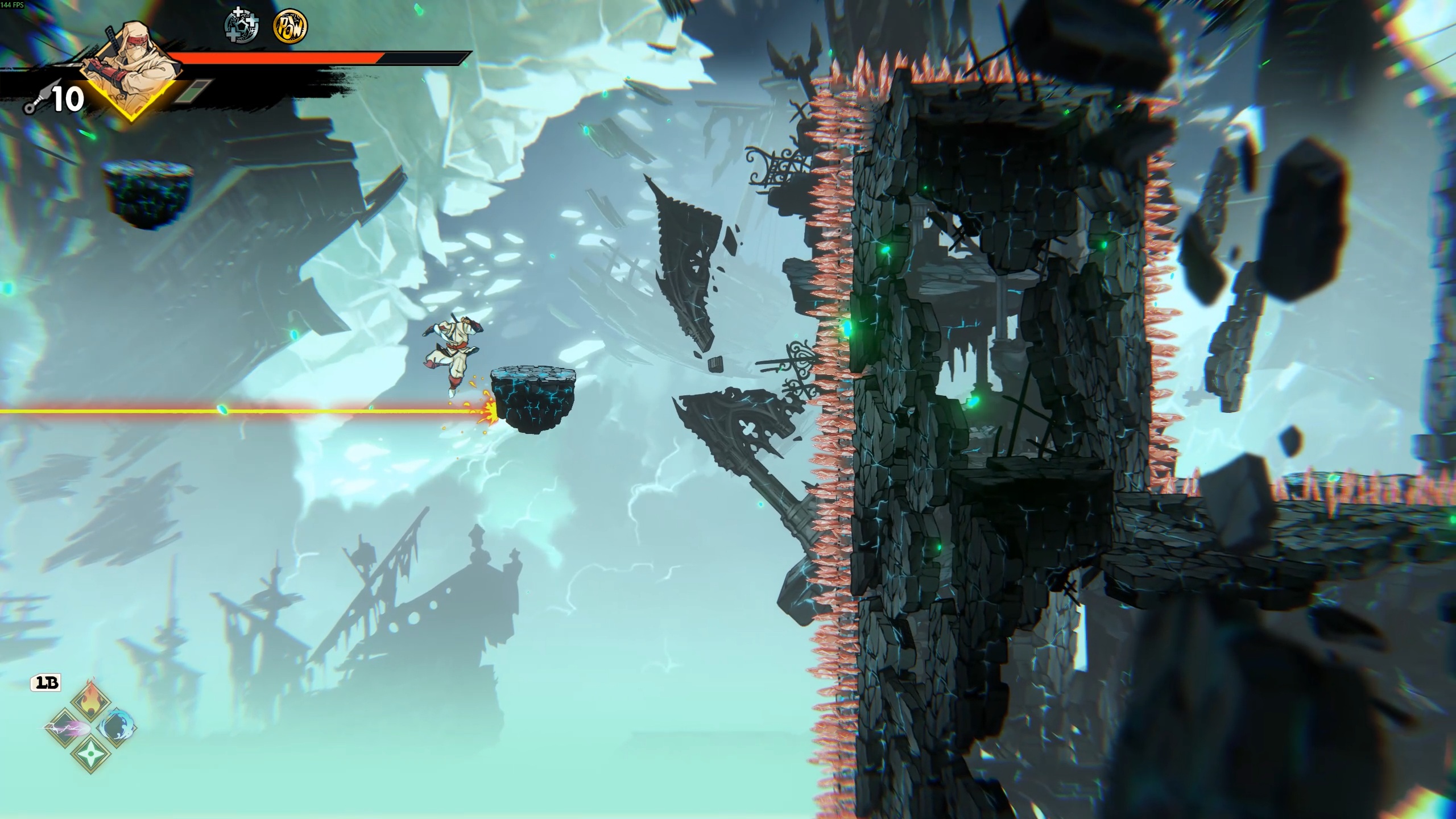Click the gold POW amulet icon
This screenshot has width=1456, height=819.
290,26
